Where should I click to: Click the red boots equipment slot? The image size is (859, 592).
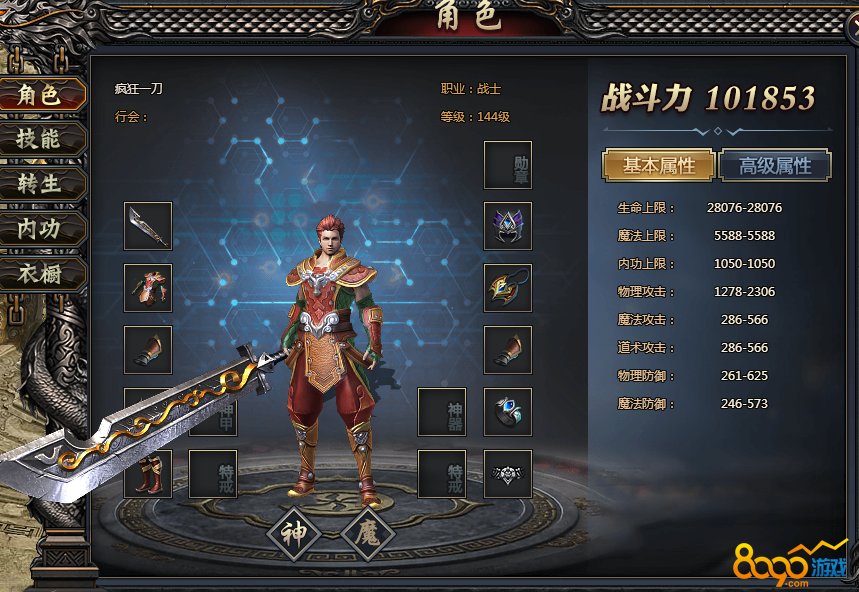click(x=148, y=474)
